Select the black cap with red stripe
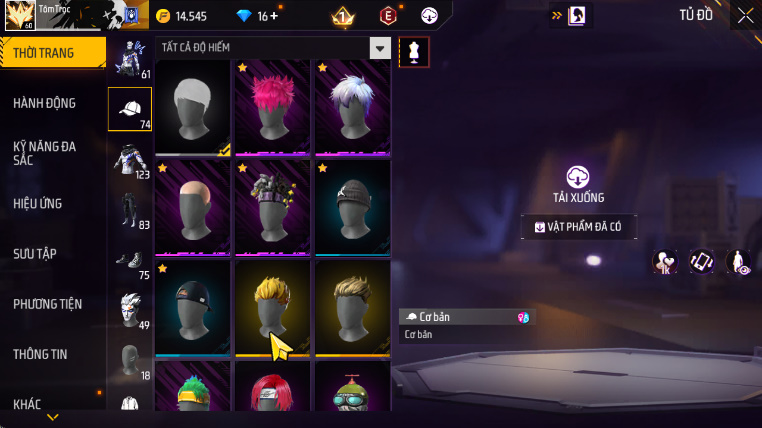The height and width of the screenshot is (428, 762). pyautogui.click(x=193, y=307)
